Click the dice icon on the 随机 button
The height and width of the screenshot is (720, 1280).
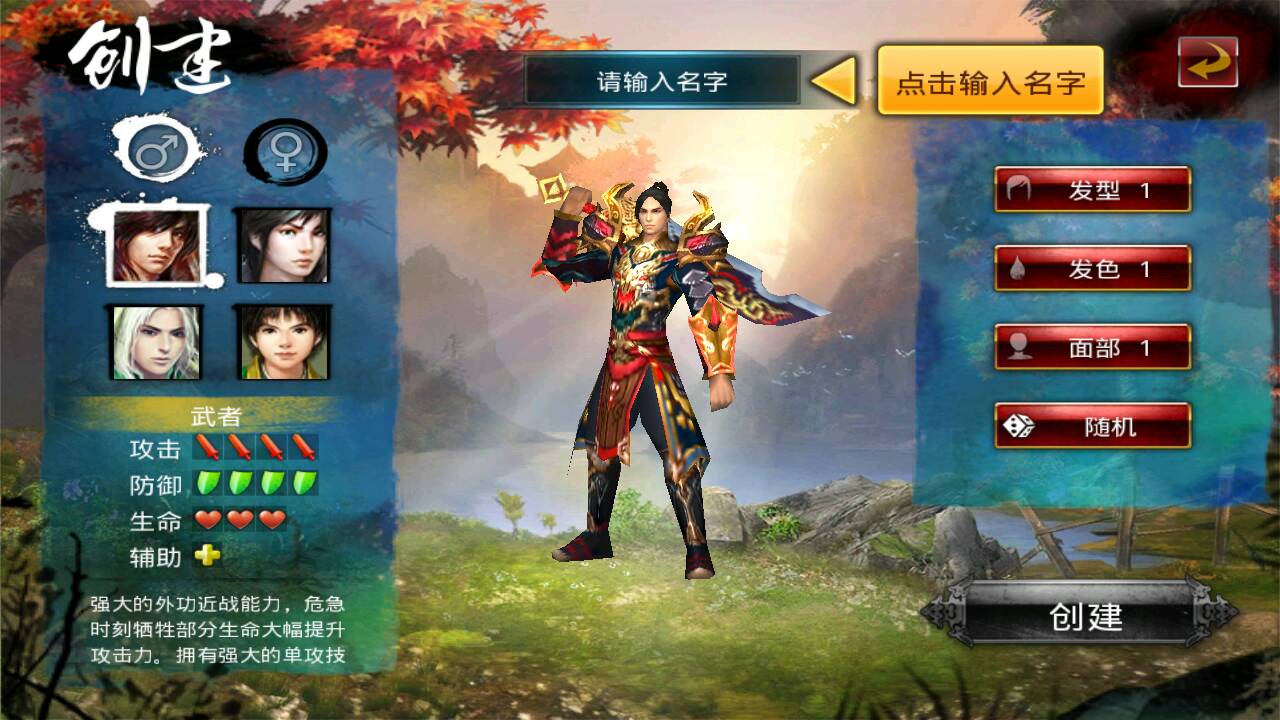[x=1020, y=425]
